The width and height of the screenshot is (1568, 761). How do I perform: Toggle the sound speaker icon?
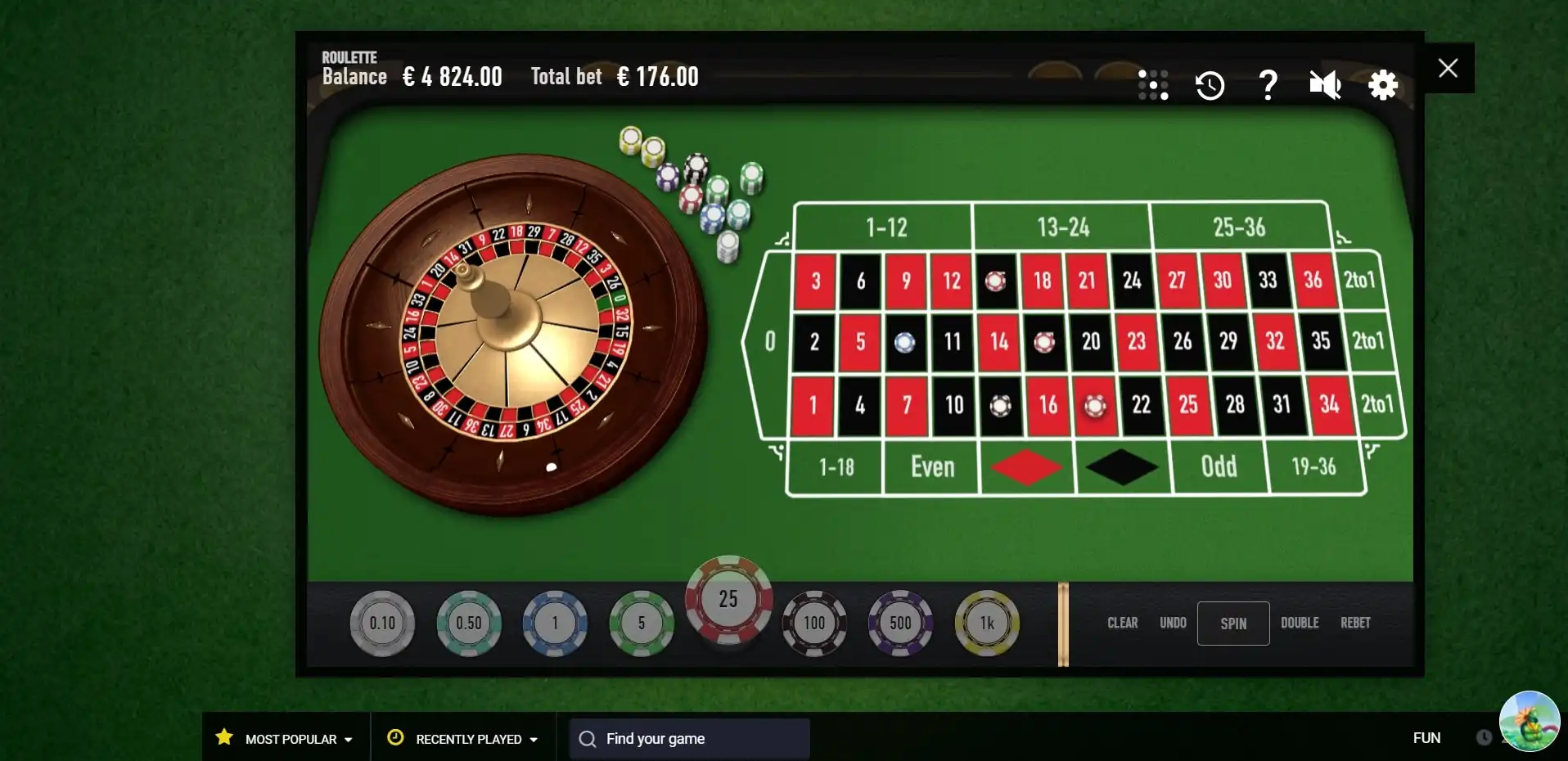tap(1324, 85)
